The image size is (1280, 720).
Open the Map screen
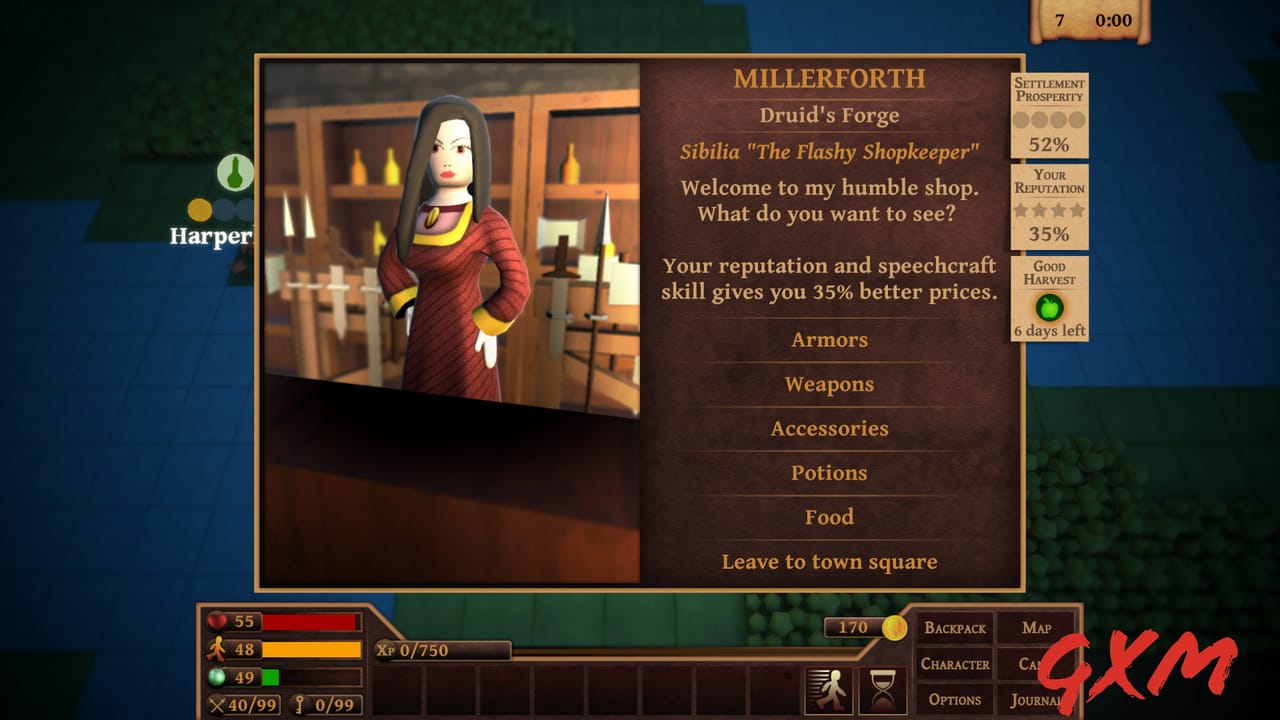[1037, 628]
